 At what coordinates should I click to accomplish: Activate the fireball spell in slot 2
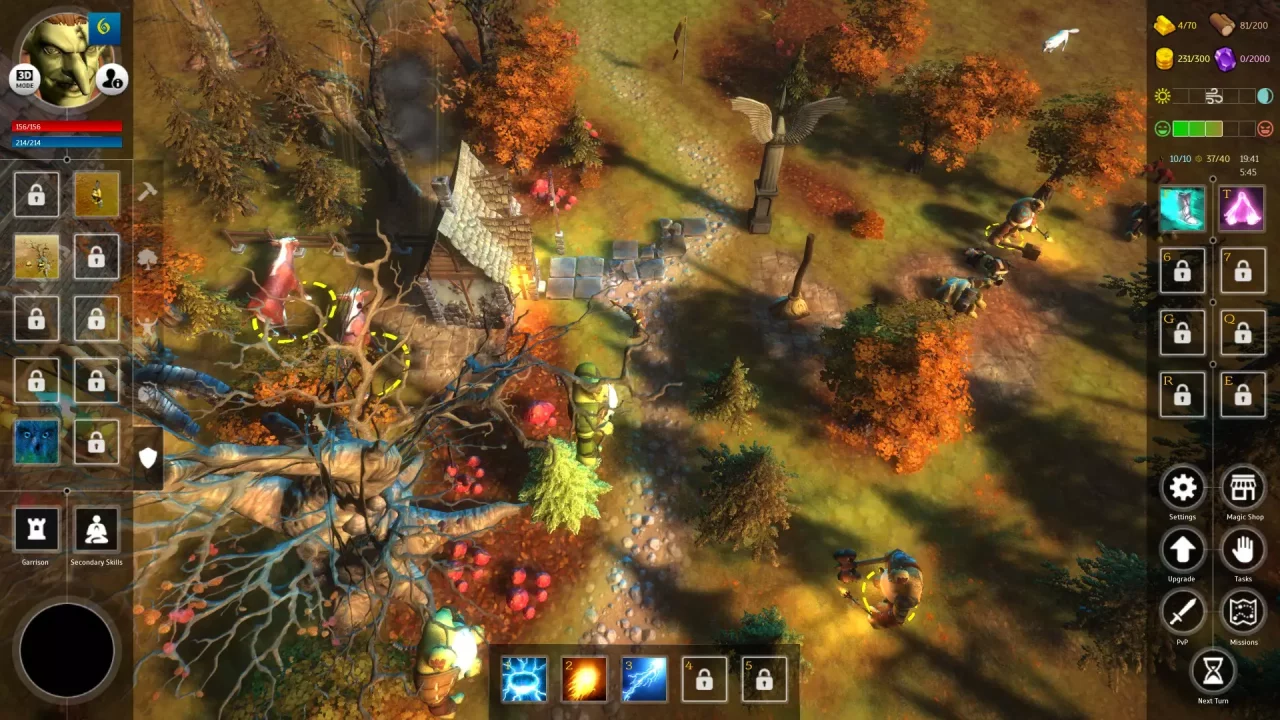[584, 680]
